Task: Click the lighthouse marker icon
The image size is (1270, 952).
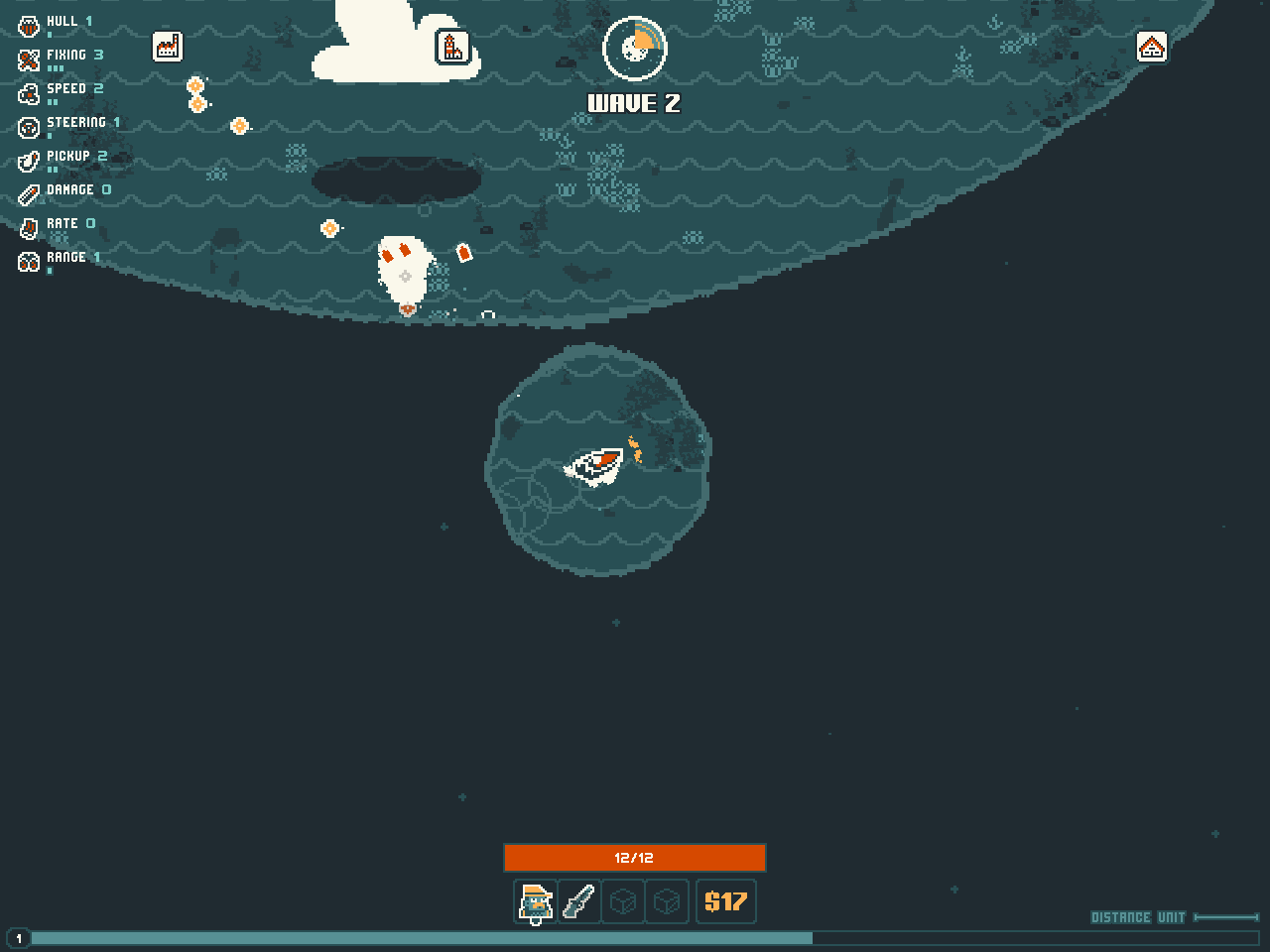Action: [x=452, y=47]
